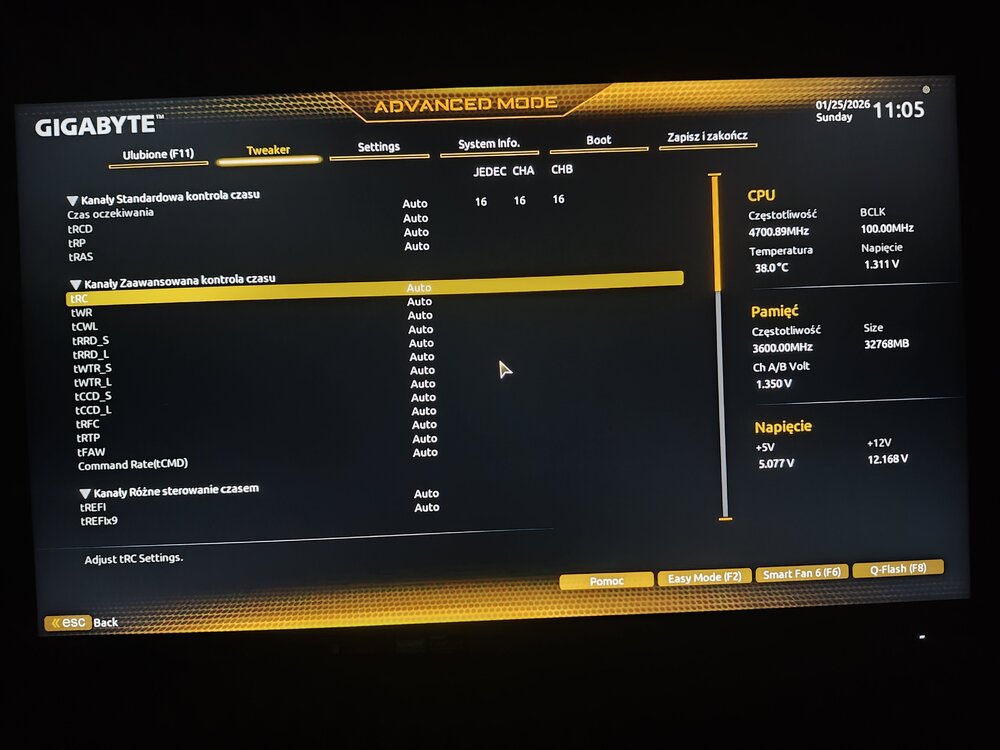Image resolution: width=1000 pixels, height=750 pixels.
Task: Switch to Easy Mode (F2)
Action: coord(704,577)
